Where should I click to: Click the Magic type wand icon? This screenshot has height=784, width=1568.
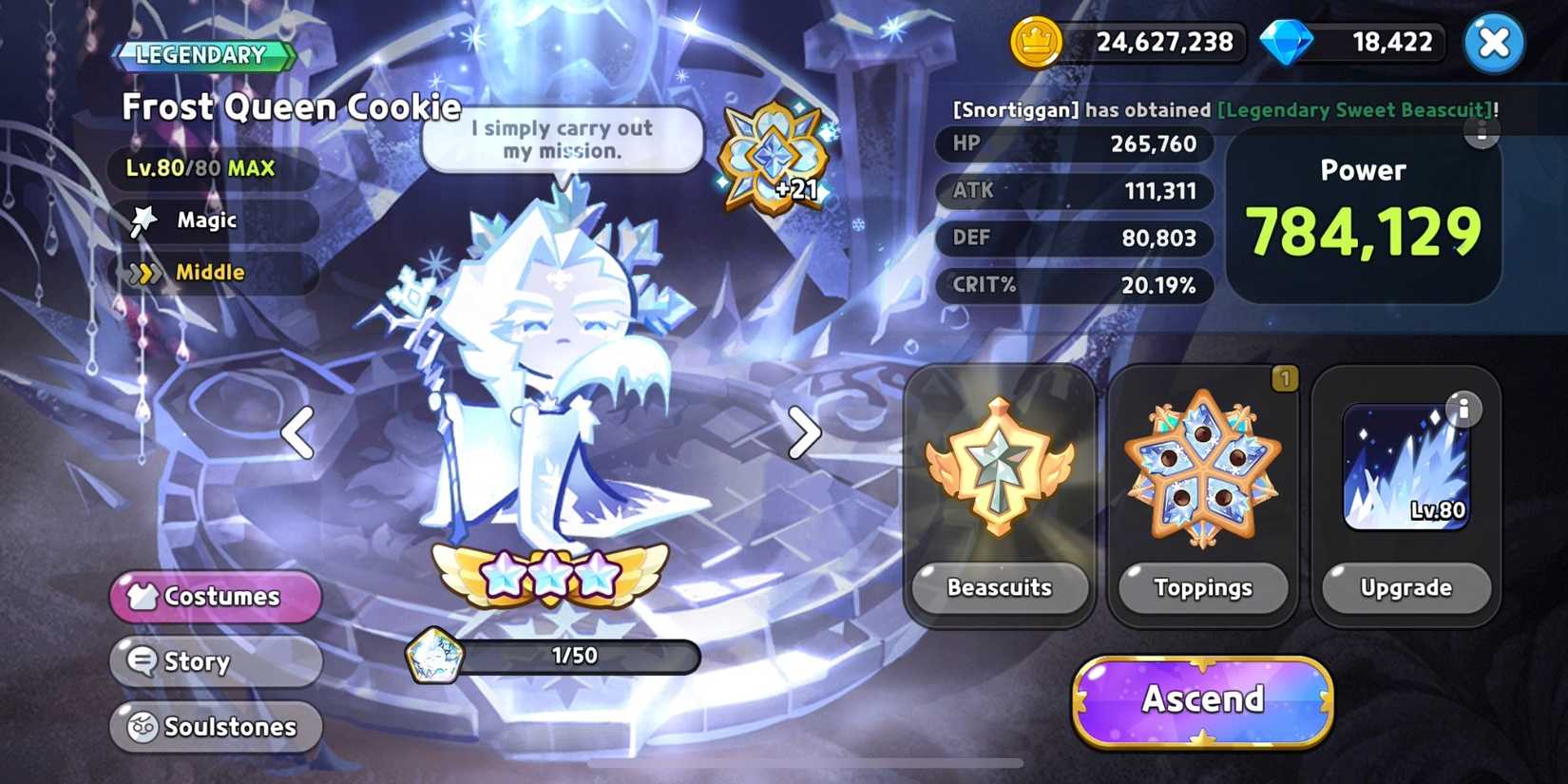click(144, 220)
